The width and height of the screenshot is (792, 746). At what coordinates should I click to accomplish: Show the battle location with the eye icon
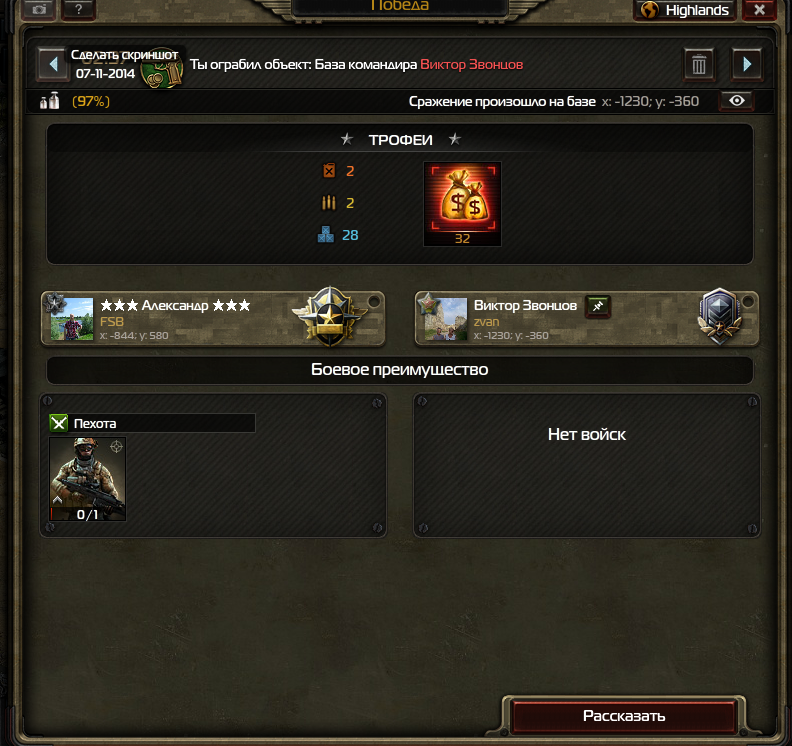click(x=738, y=101)
